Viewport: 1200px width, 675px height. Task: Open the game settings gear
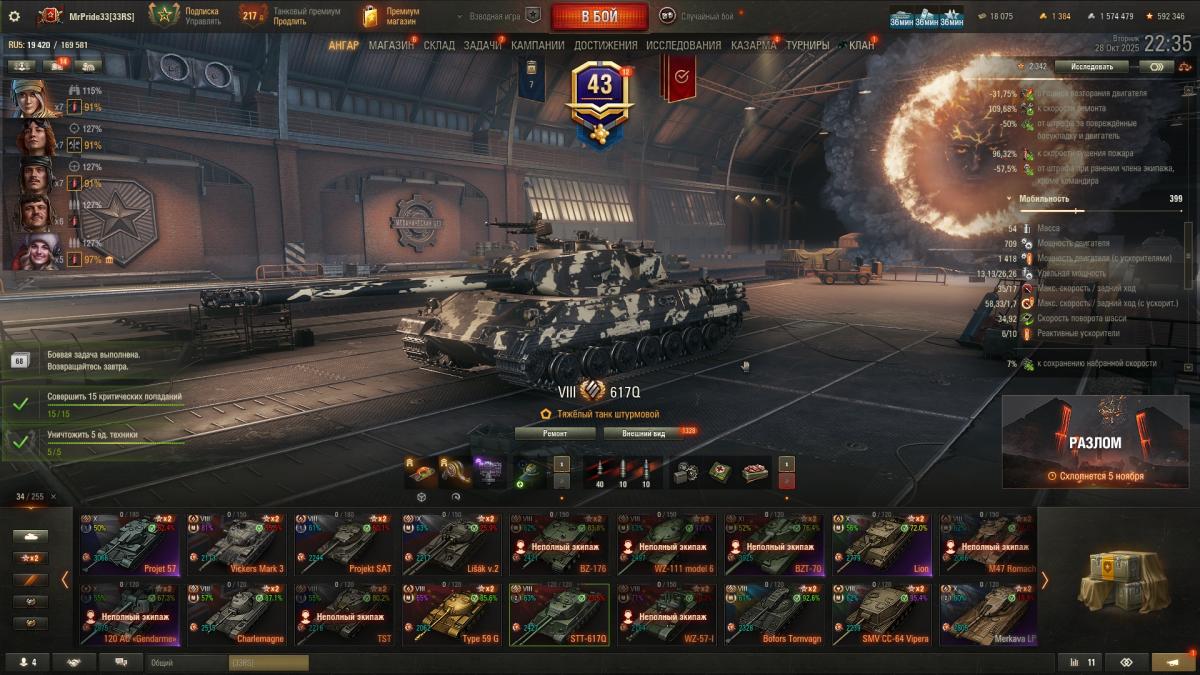pos(14,16)
